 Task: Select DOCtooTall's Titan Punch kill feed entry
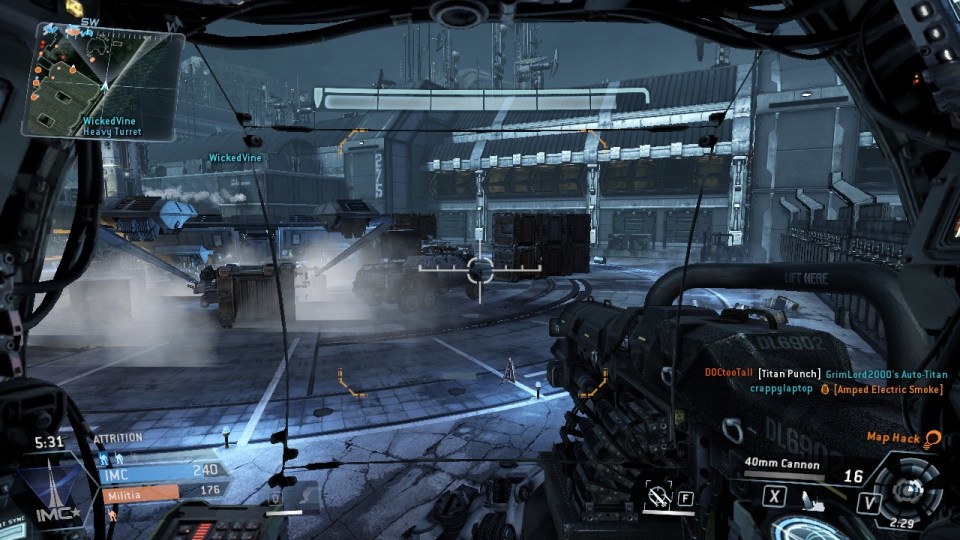[825, 374]
